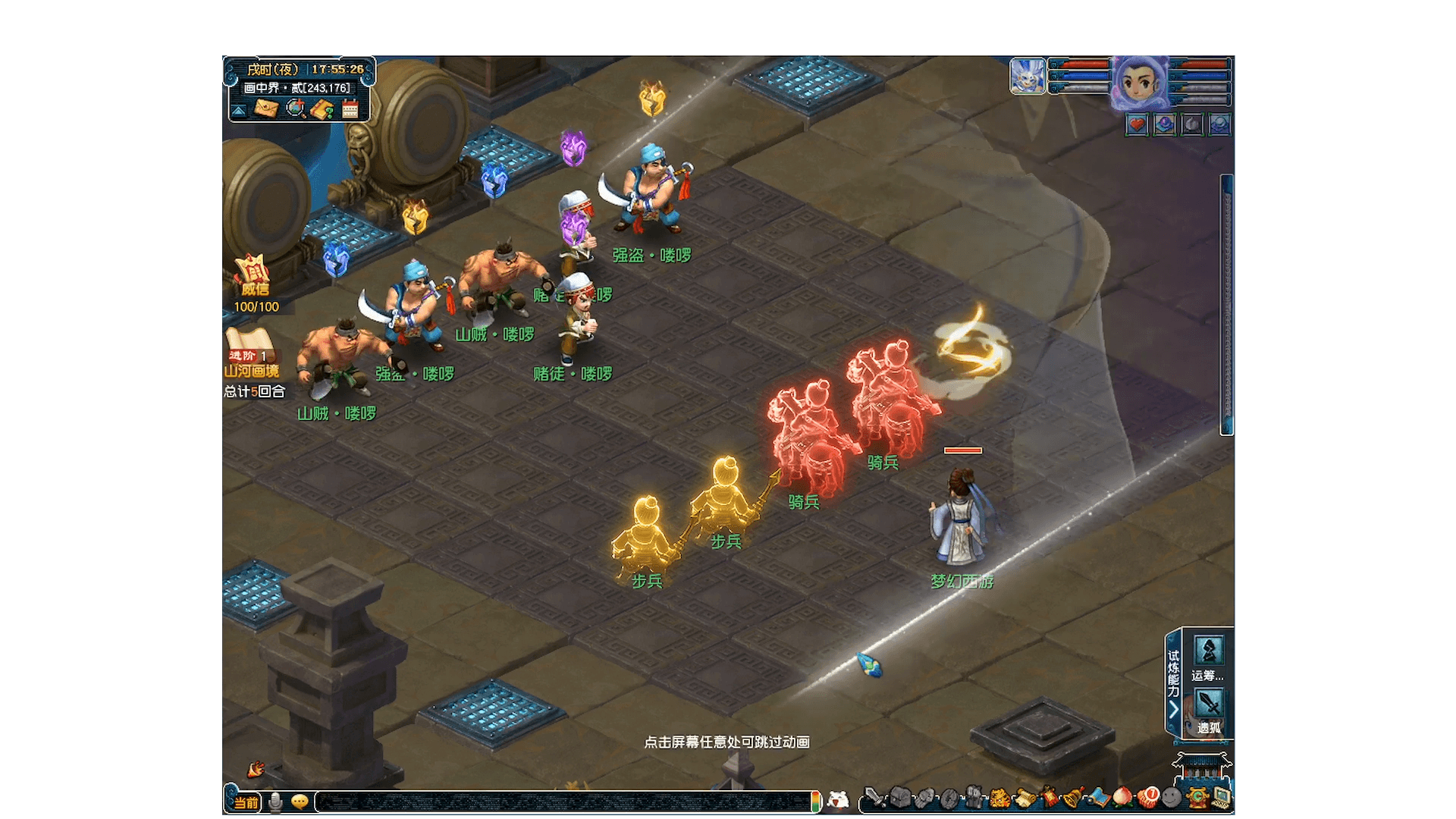Open the mail envelope icon
This screenshot has height=819, width=1456.
click(x=265, y=109)
